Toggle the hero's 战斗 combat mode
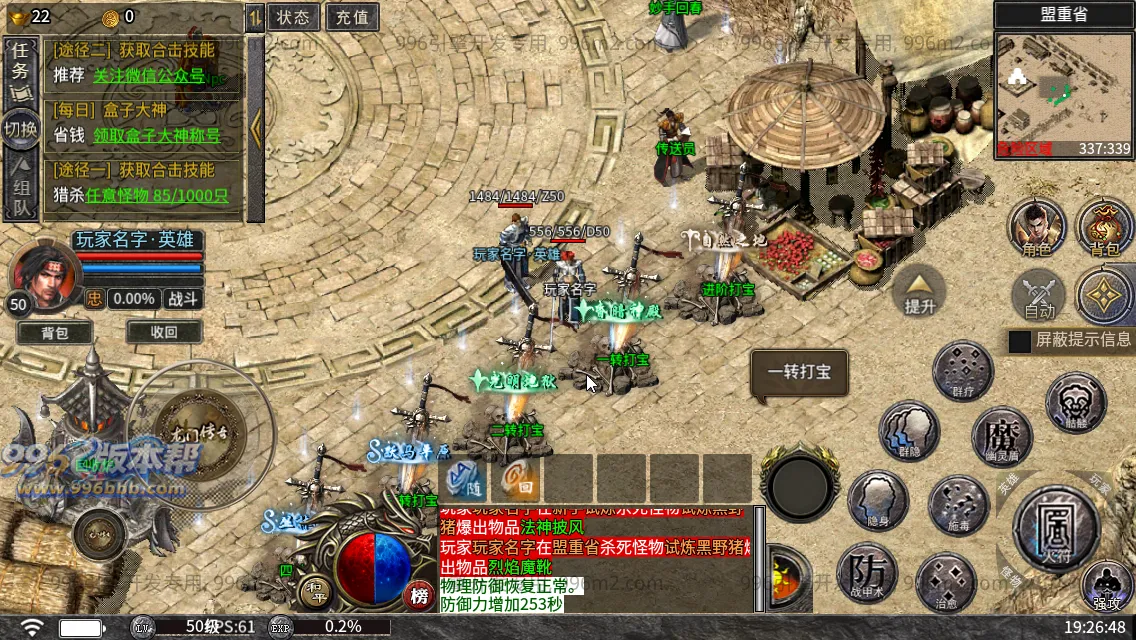This screenshot has height=640, width=1136. 182,298
